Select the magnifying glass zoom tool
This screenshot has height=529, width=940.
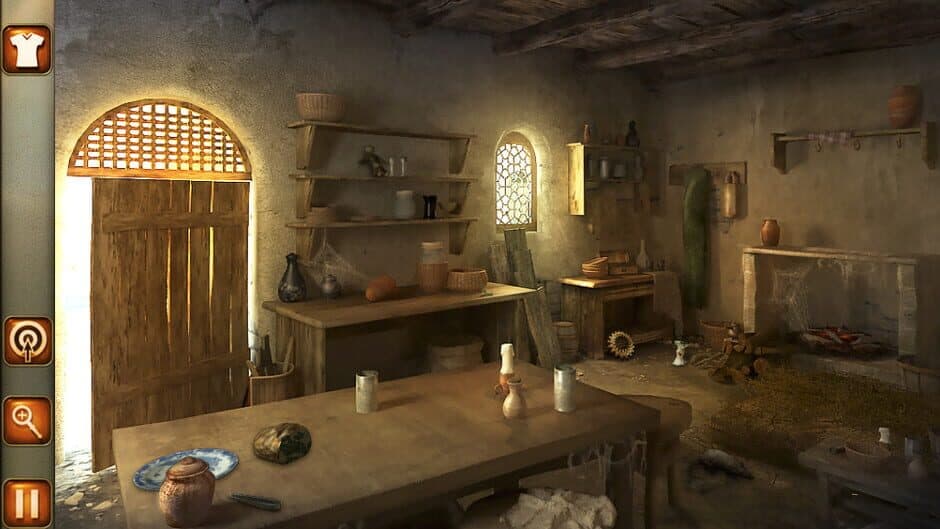point(27,421)
